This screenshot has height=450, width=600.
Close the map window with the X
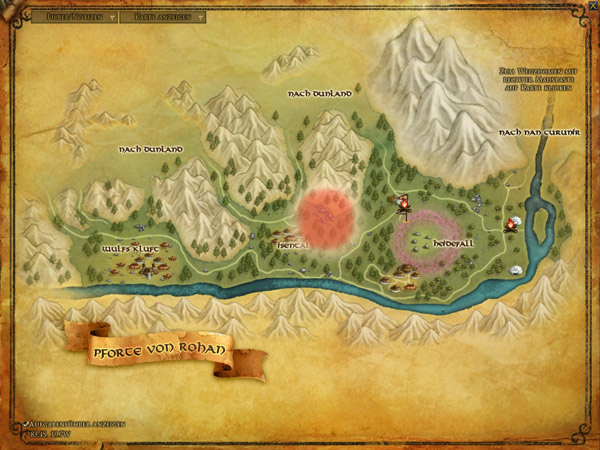[593, 6]
